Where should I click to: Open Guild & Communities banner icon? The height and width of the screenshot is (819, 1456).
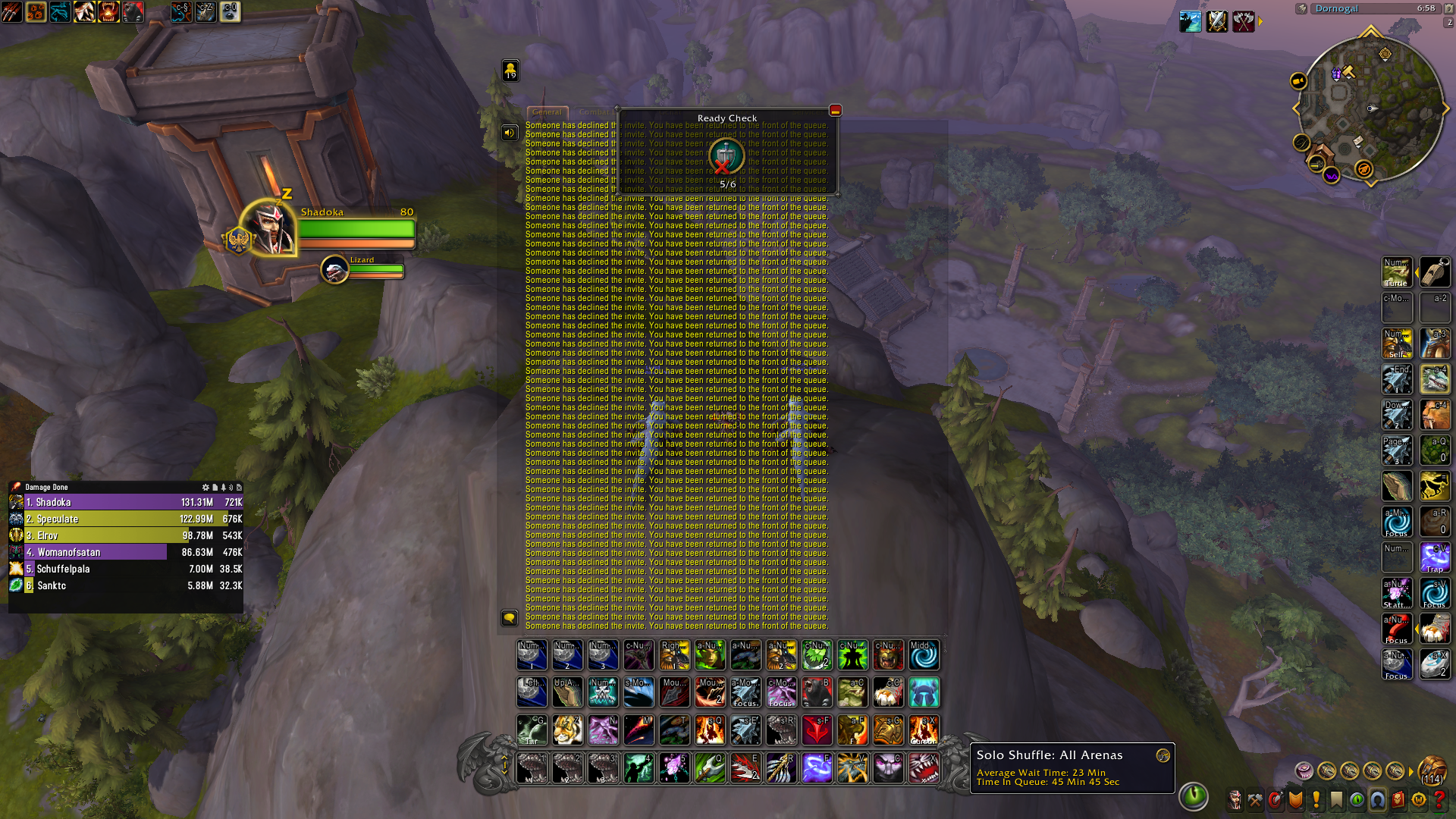[1337, 798]
